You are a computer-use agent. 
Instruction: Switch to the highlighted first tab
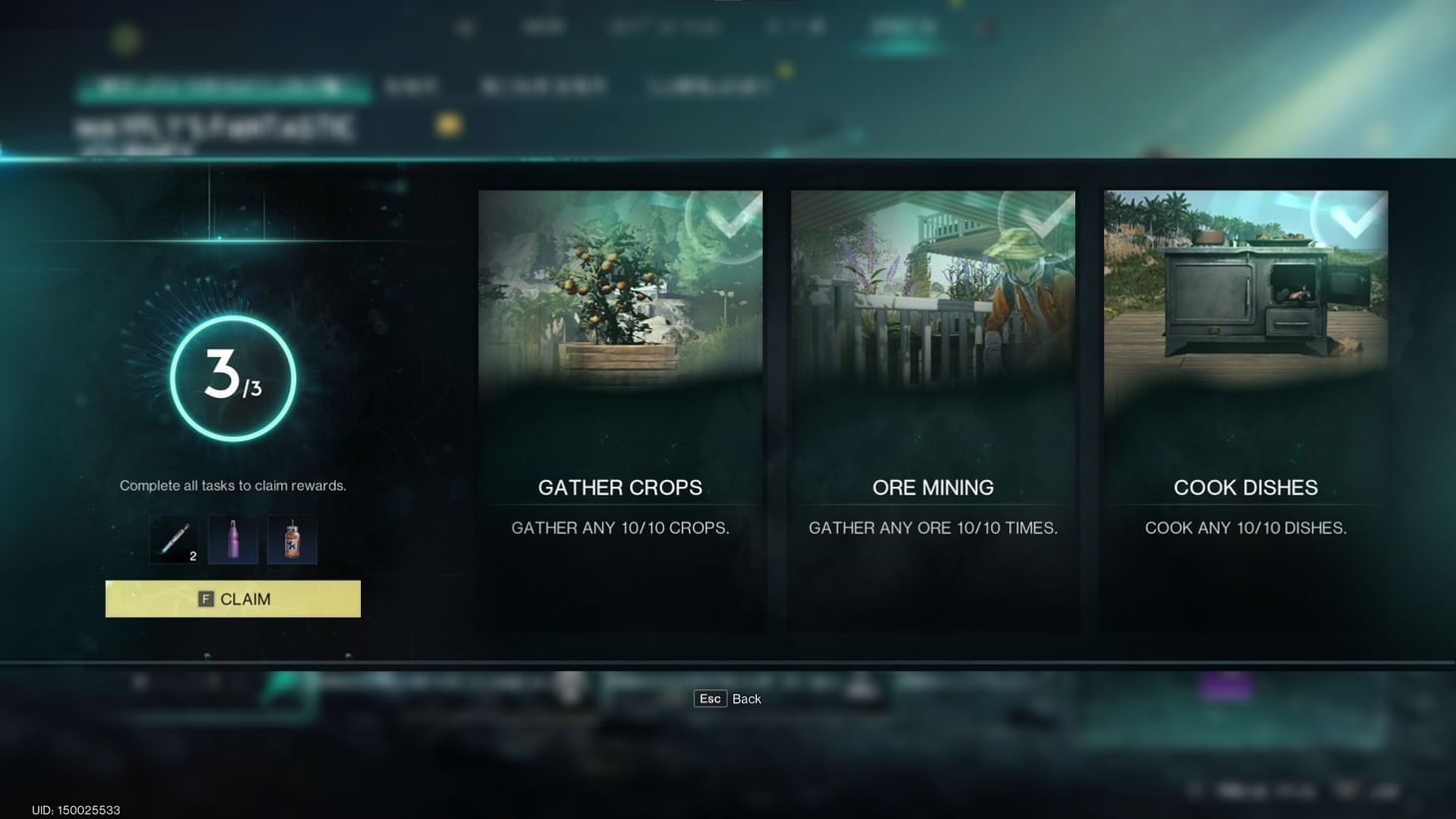(224, 87)
